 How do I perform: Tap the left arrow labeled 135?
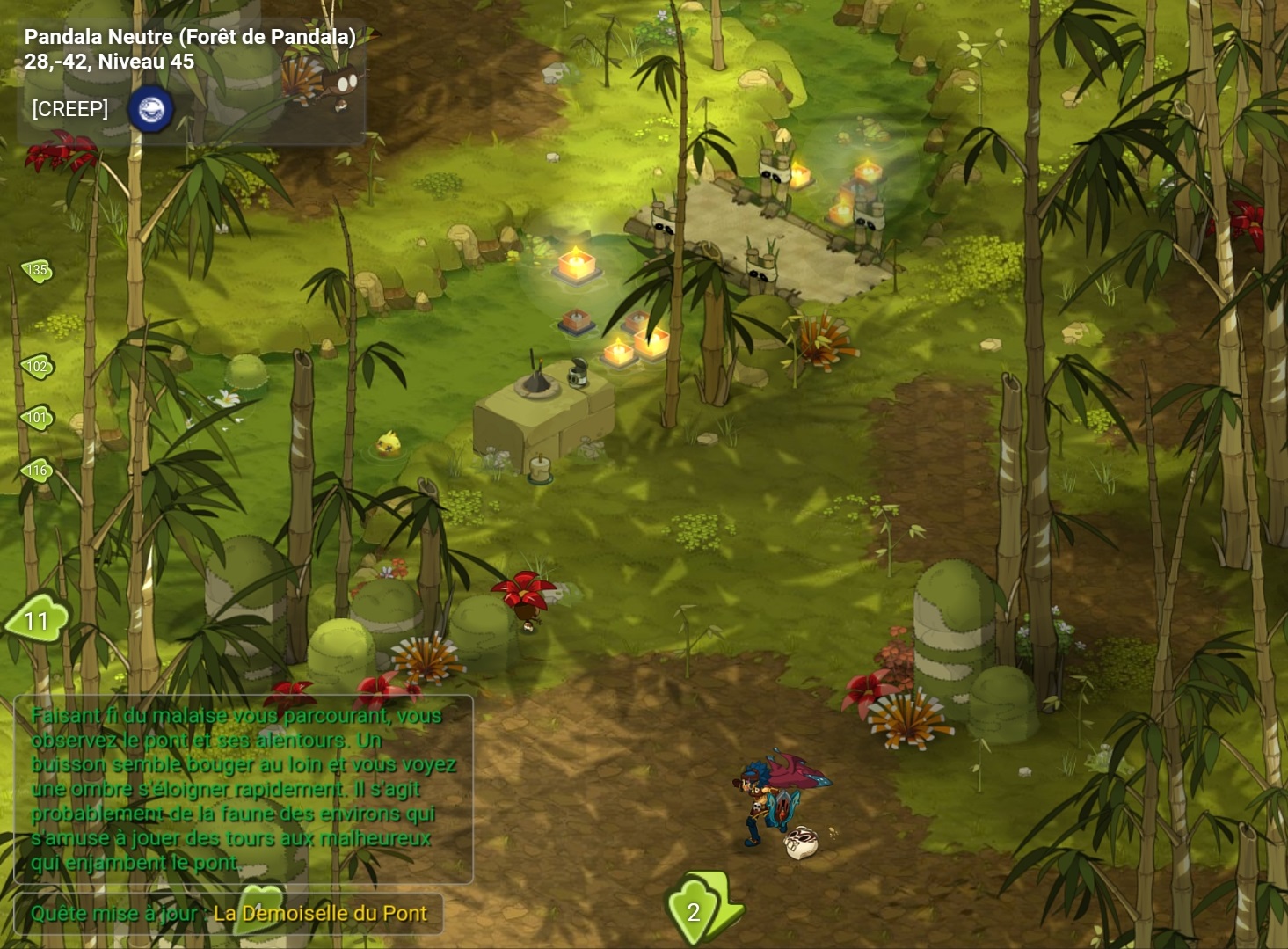click(37, 270)
